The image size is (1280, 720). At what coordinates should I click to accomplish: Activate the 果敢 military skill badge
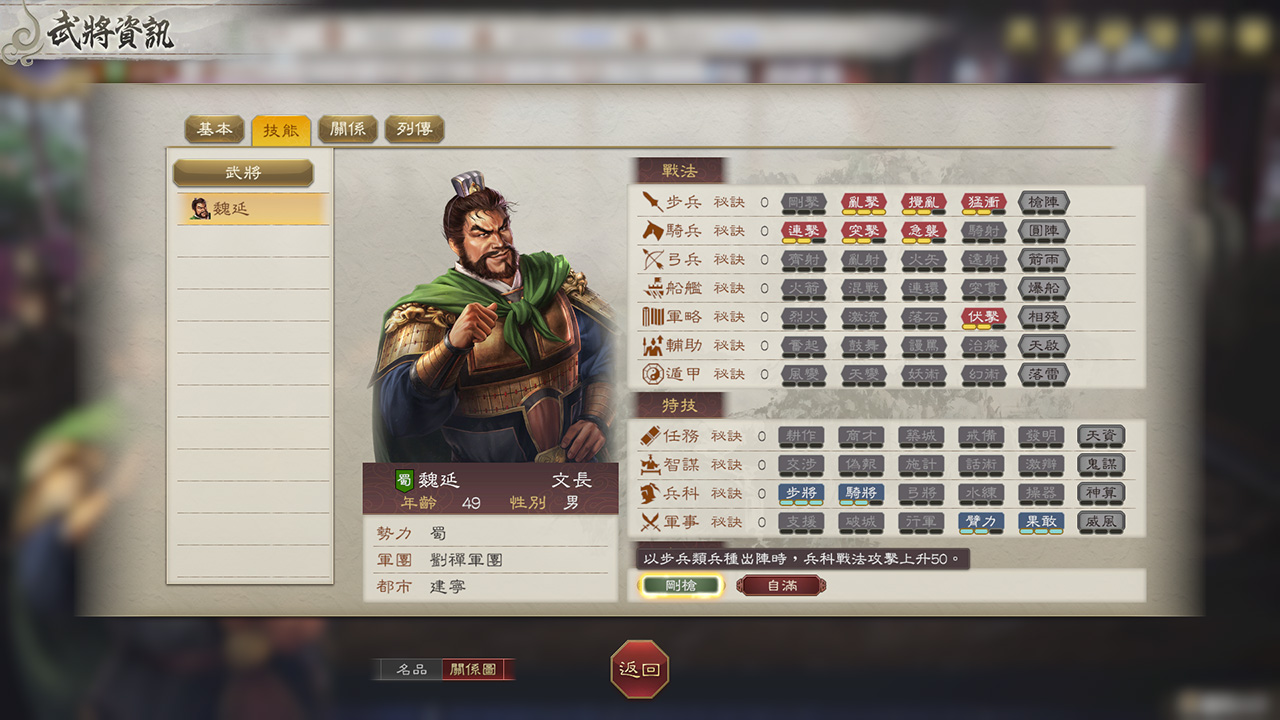tap(1040, 522)
